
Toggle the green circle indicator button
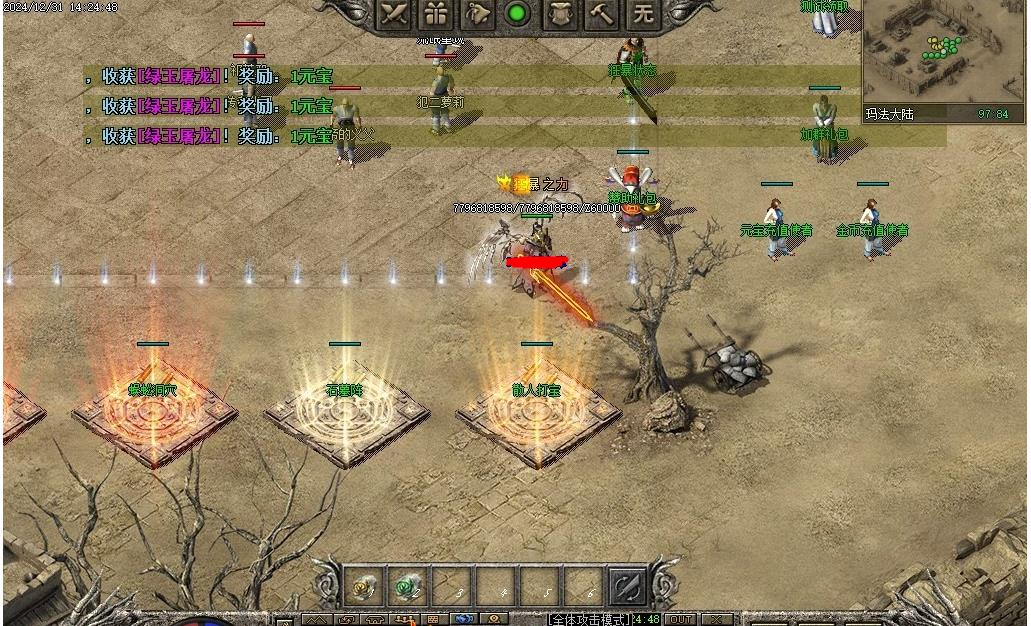pyautogui.click(x=517, y=14)
